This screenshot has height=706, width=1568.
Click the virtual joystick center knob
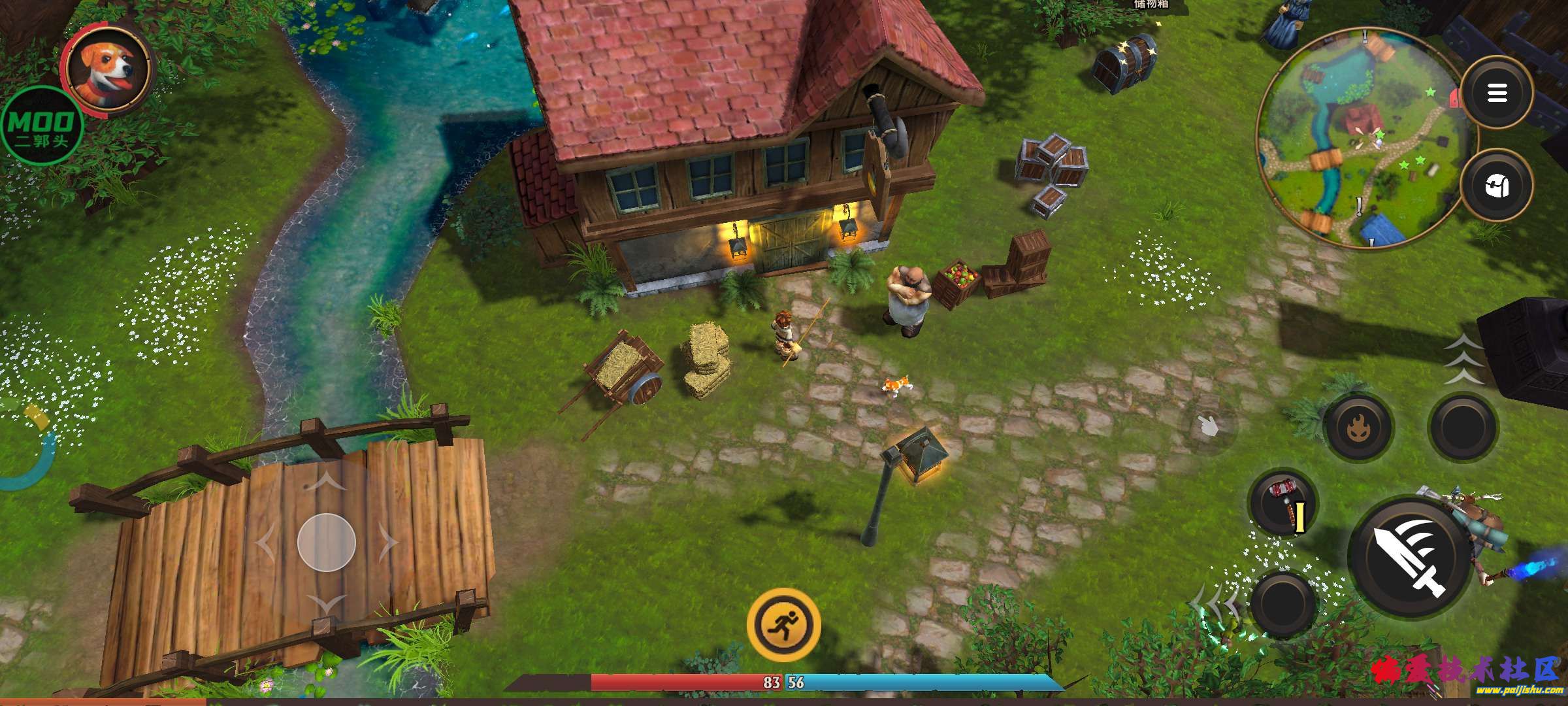326,543
